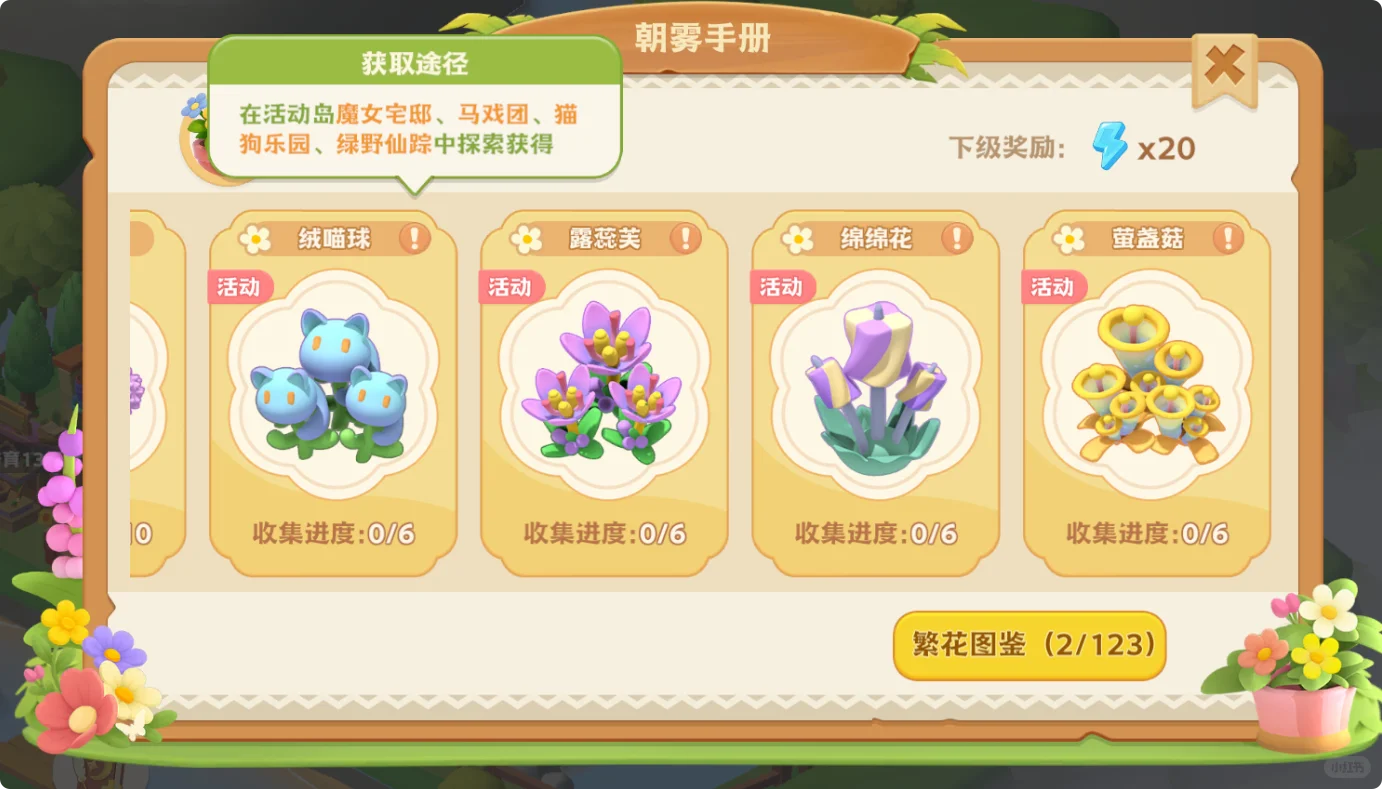Select the daisy icon on 萤盏菇 card
This screenshot has width=1382, height=789.
coord(1069,238)
